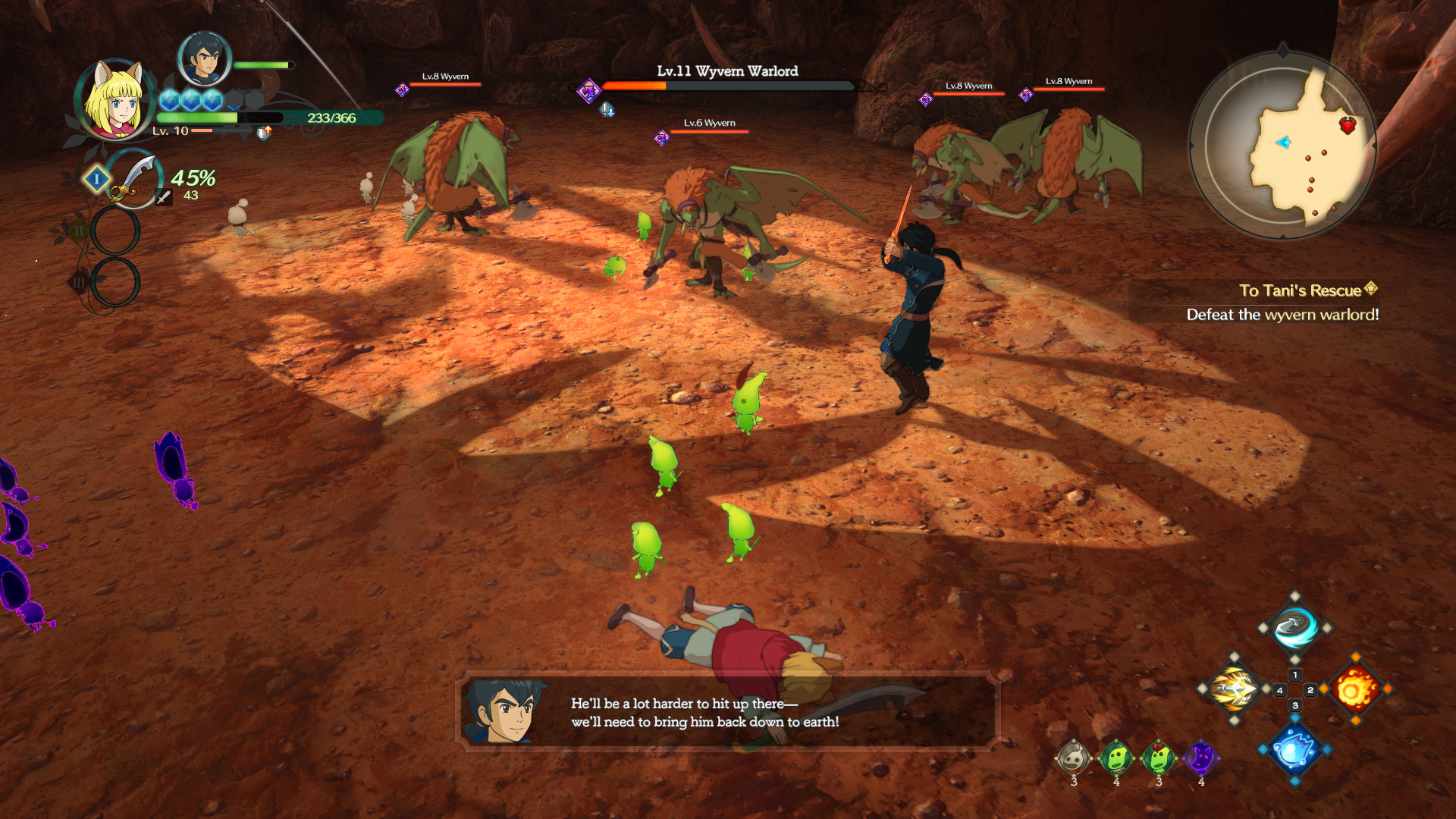Select the grey-white higgledy icon

[1074, 758]
